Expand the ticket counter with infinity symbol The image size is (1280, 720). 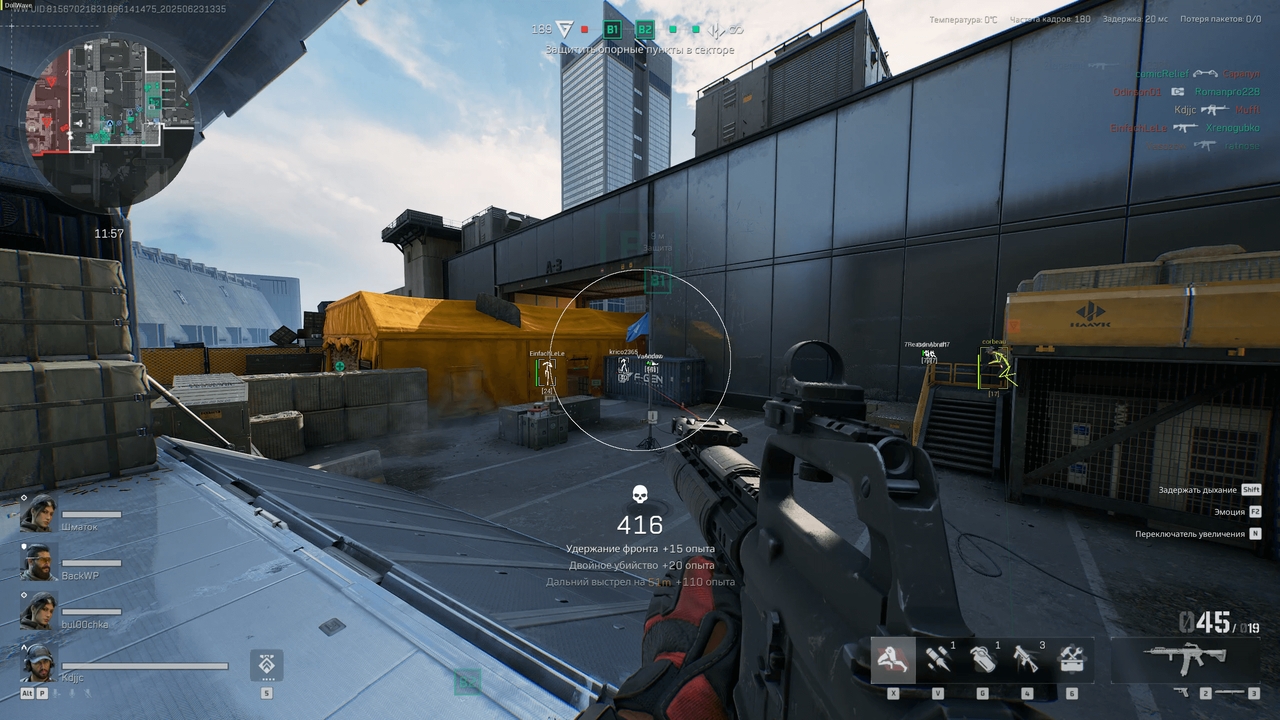click(x=737, y=30)
